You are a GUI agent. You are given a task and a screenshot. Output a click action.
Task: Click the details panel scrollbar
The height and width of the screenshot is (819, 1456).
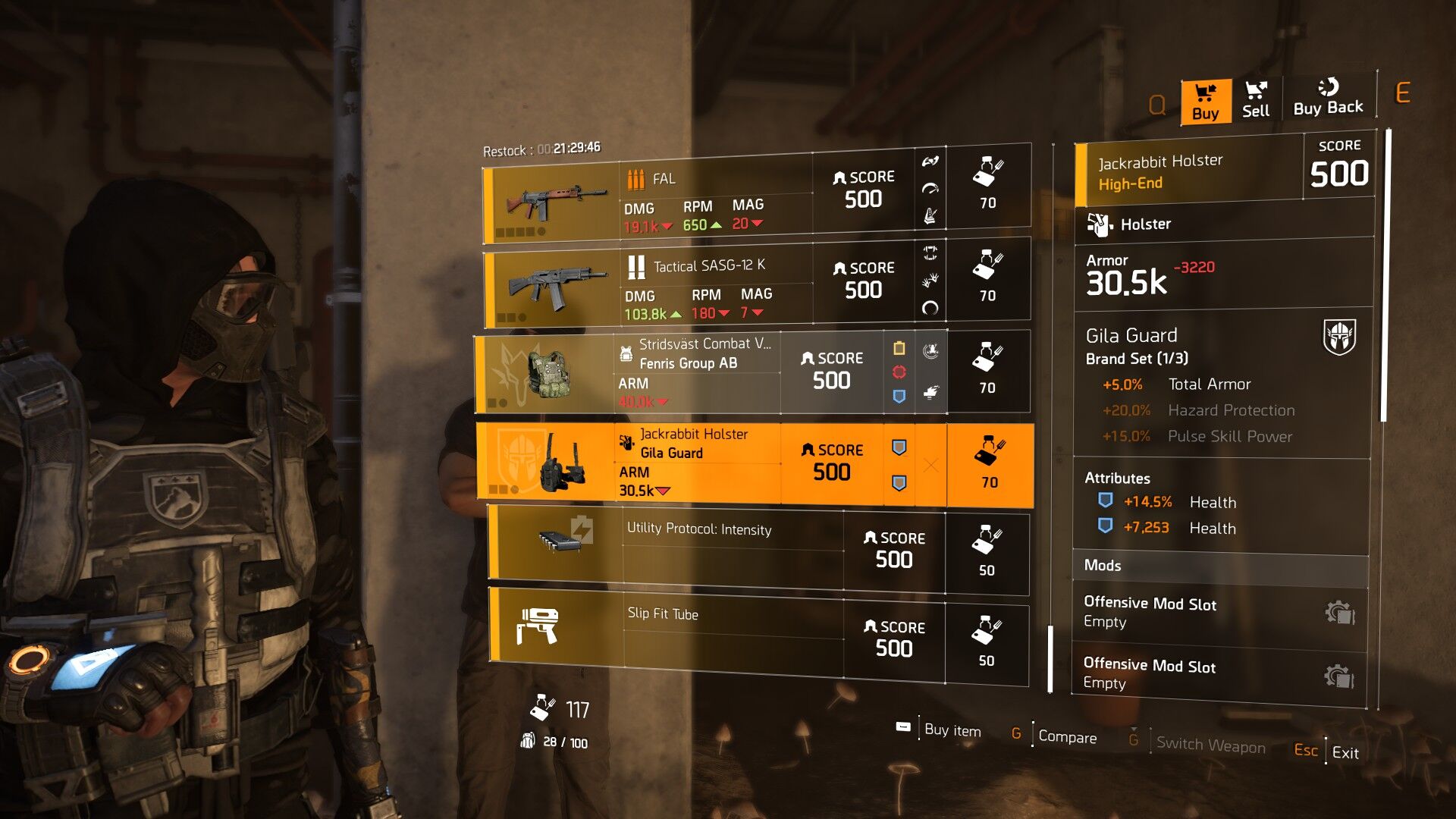pyautogui.click(x=1384, y=275)
